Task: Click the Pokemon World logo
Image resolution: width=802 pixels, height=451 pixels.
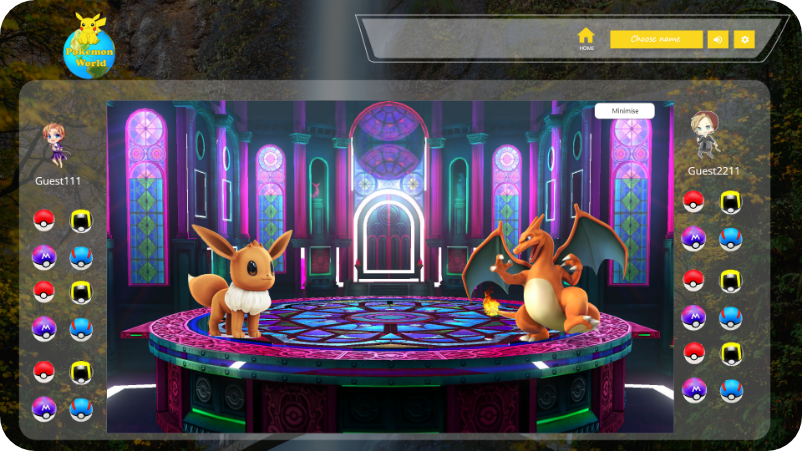Action: (x=90, y=45)
